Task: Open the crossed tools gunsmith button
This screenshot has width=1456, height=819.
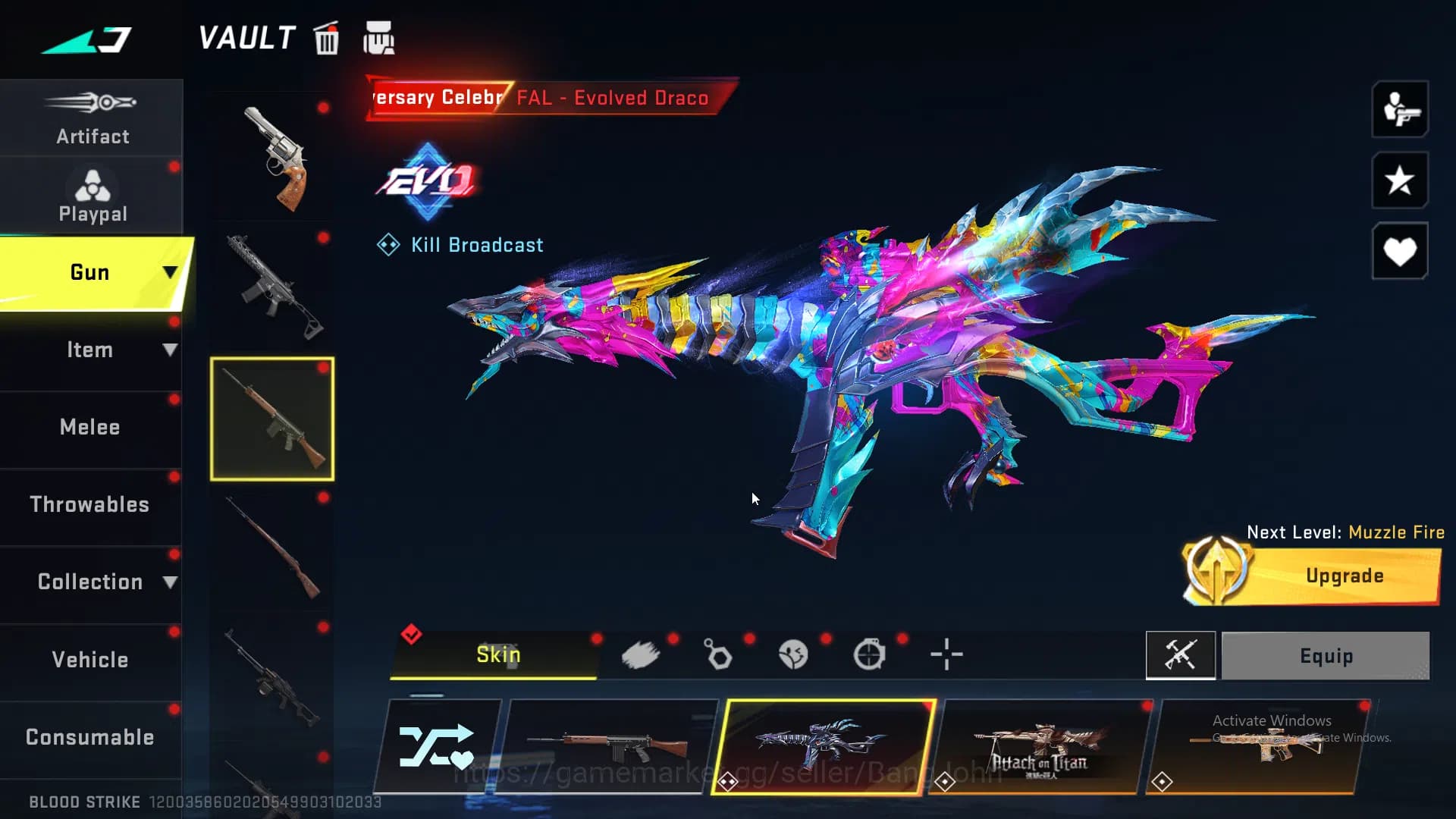Action: (1180, 655)
